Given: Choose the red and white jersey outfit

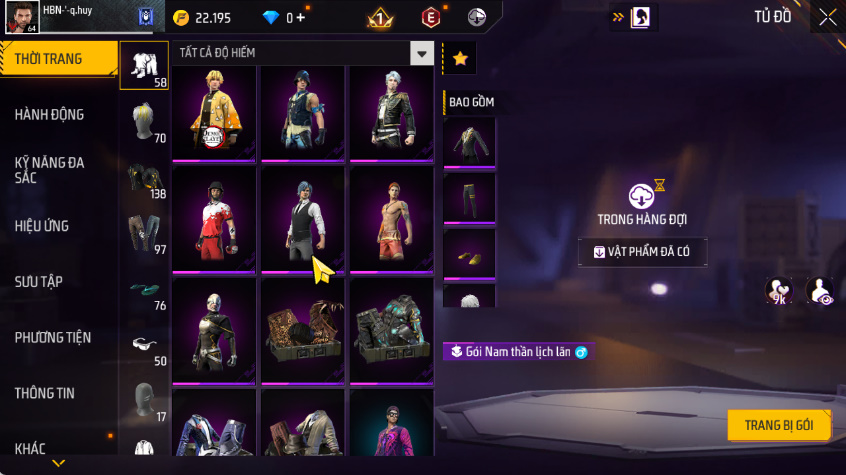Looking at the screenshot, I should click(214, 218).
